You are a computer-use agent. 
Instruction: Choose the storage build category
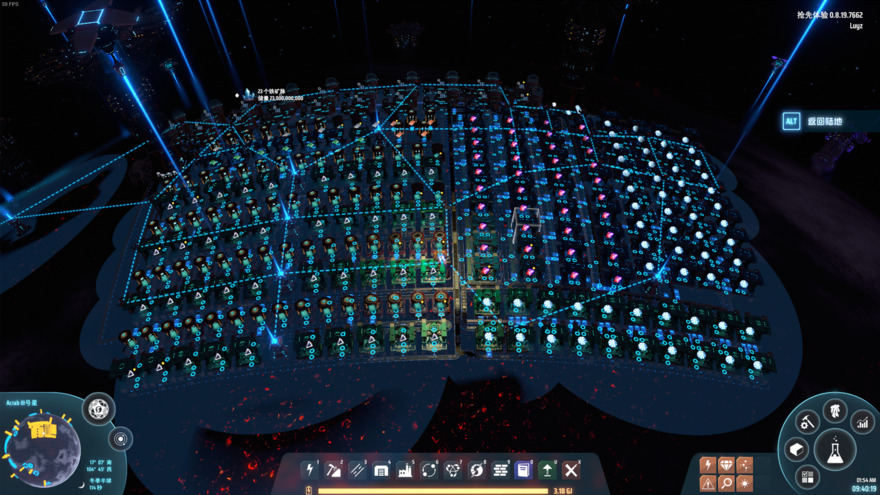(x=381, y=470)
